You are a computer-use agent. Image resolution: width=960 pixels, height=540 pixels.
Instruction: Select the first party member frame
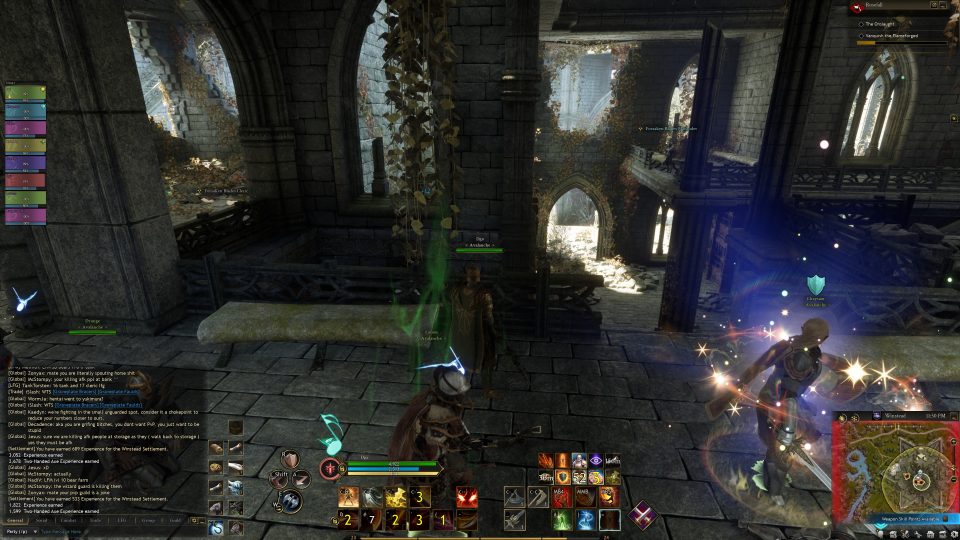click(25, 94)
